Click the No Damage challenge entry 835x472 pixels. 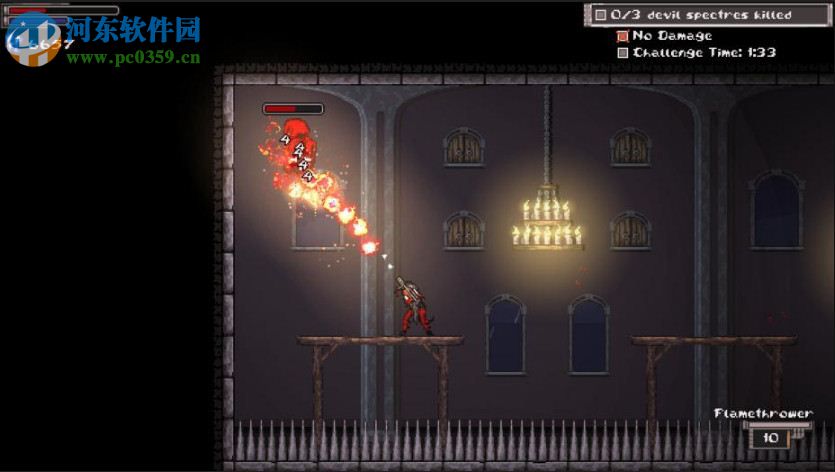coord(671,36)
